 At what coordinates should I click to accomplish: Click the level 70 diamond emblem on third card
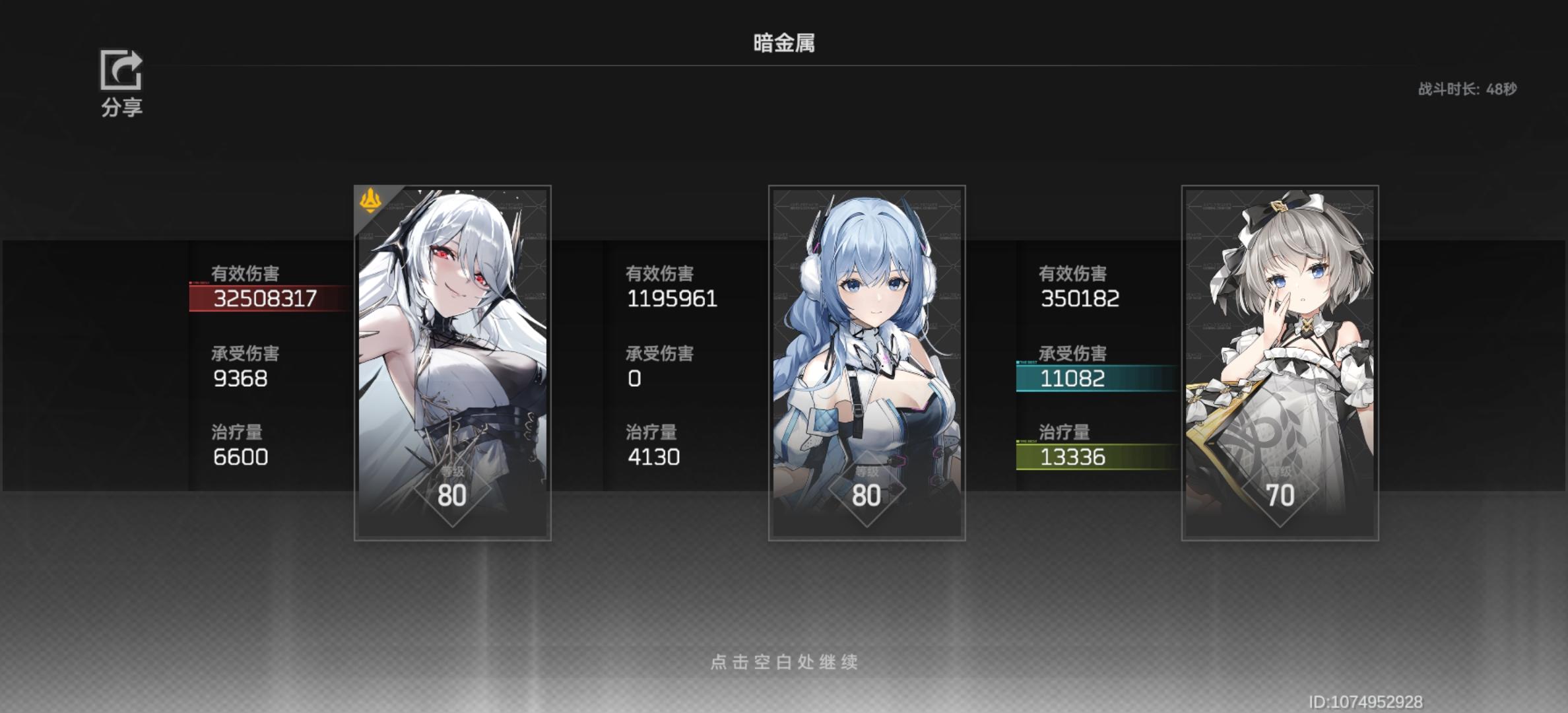pos(1279,490)
